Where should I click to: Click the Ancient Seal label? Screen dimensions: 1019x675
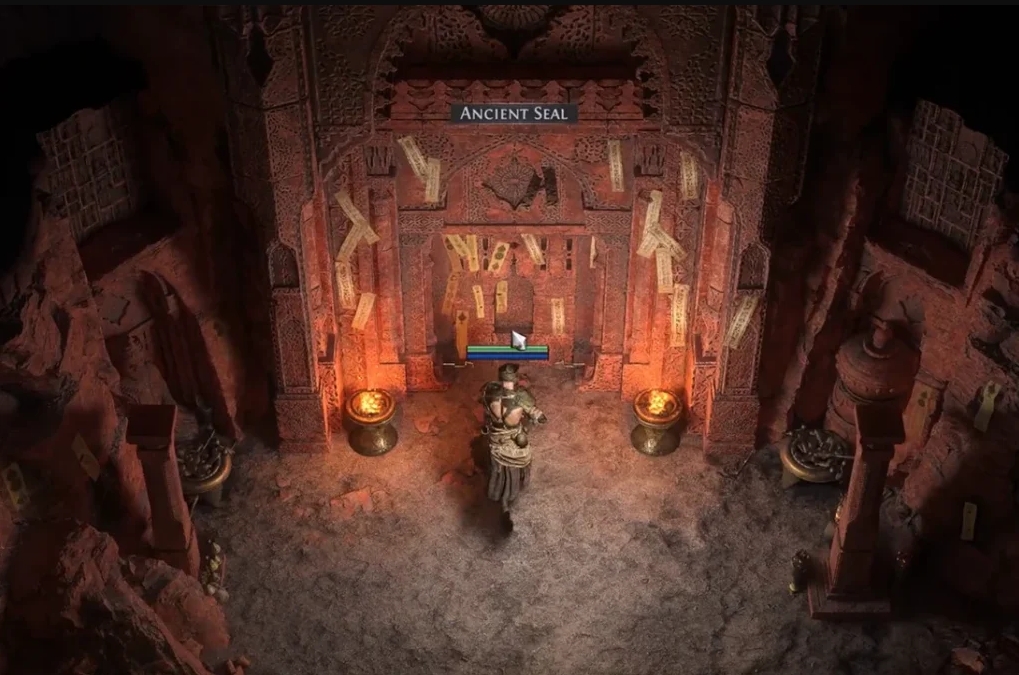pos(513,114)
